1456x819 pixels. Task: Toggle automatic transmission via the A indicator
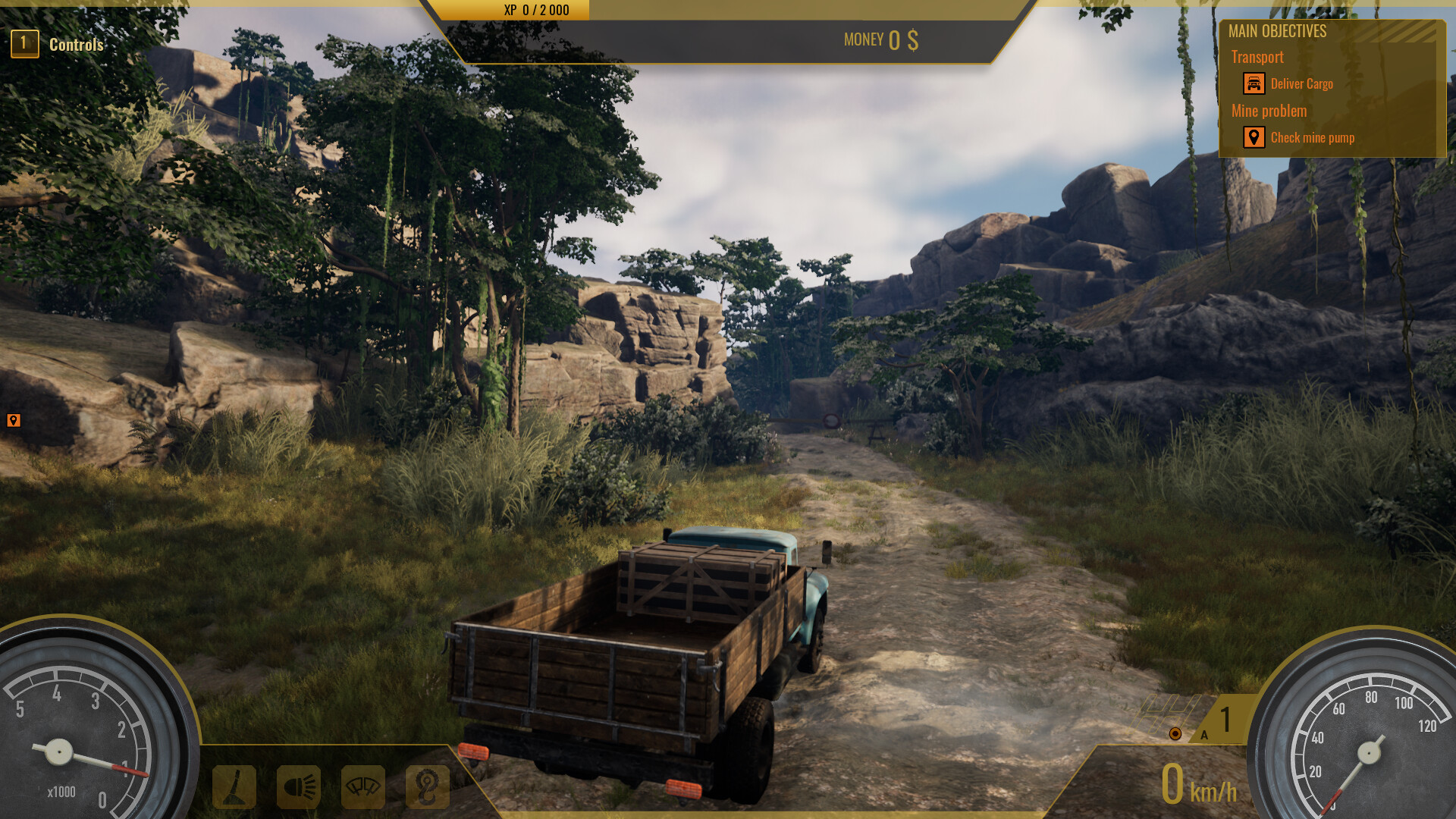(1203, 733)
